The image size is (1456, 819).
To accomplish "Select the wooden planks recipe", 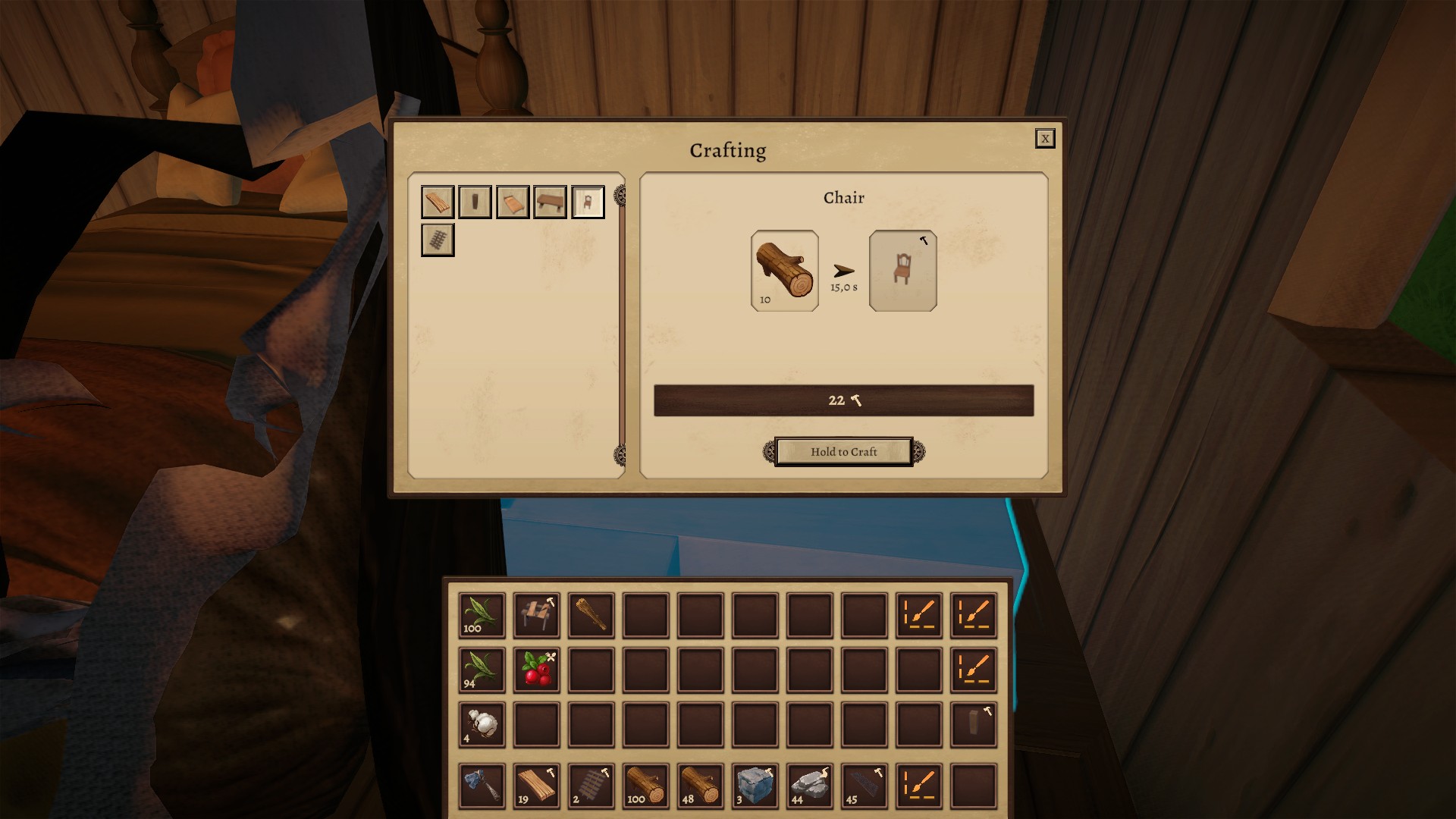I will click(438, 202).
